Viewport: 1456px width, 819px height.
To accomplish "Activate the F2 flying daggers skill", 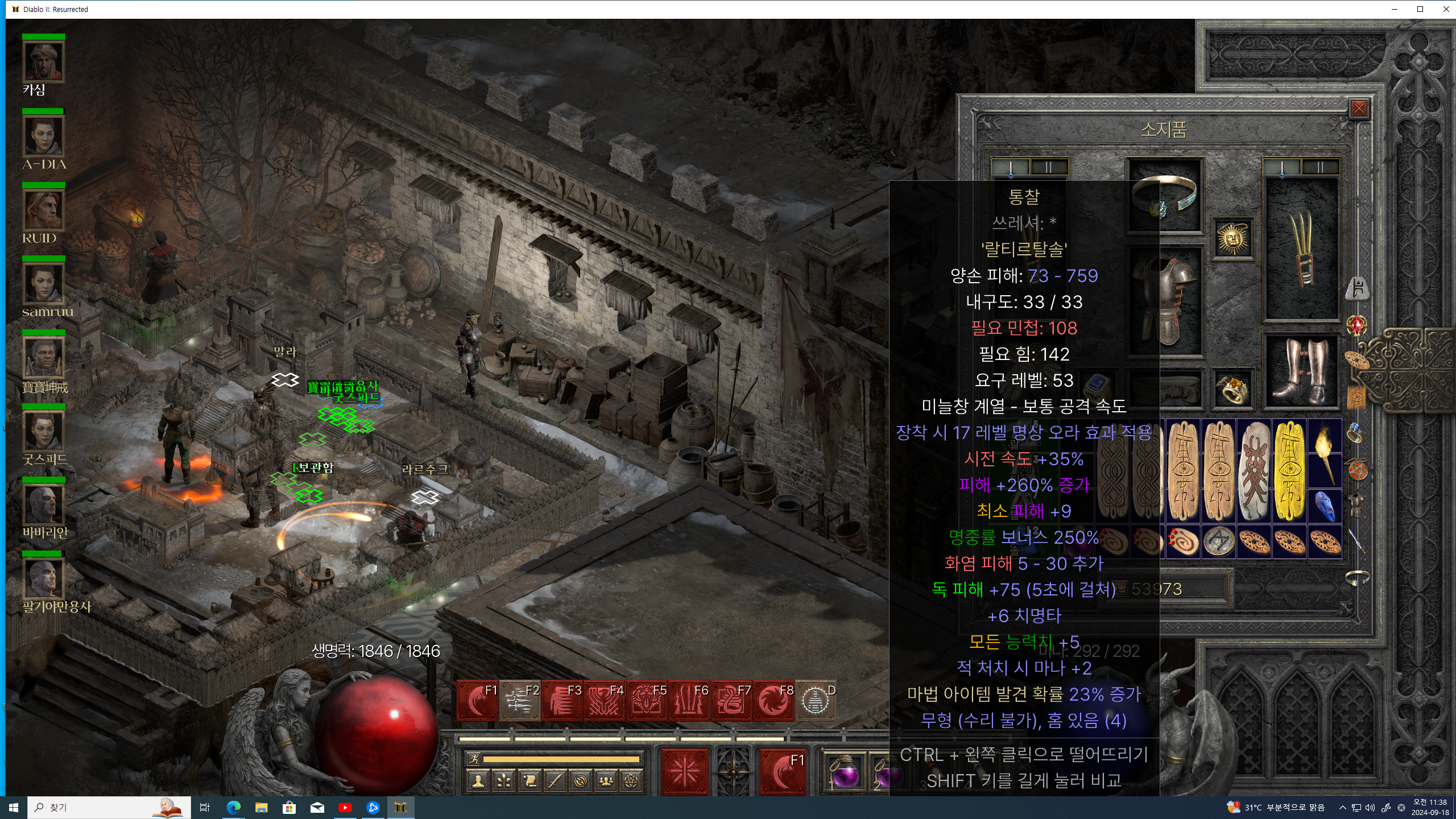I will tap(520, 701).
